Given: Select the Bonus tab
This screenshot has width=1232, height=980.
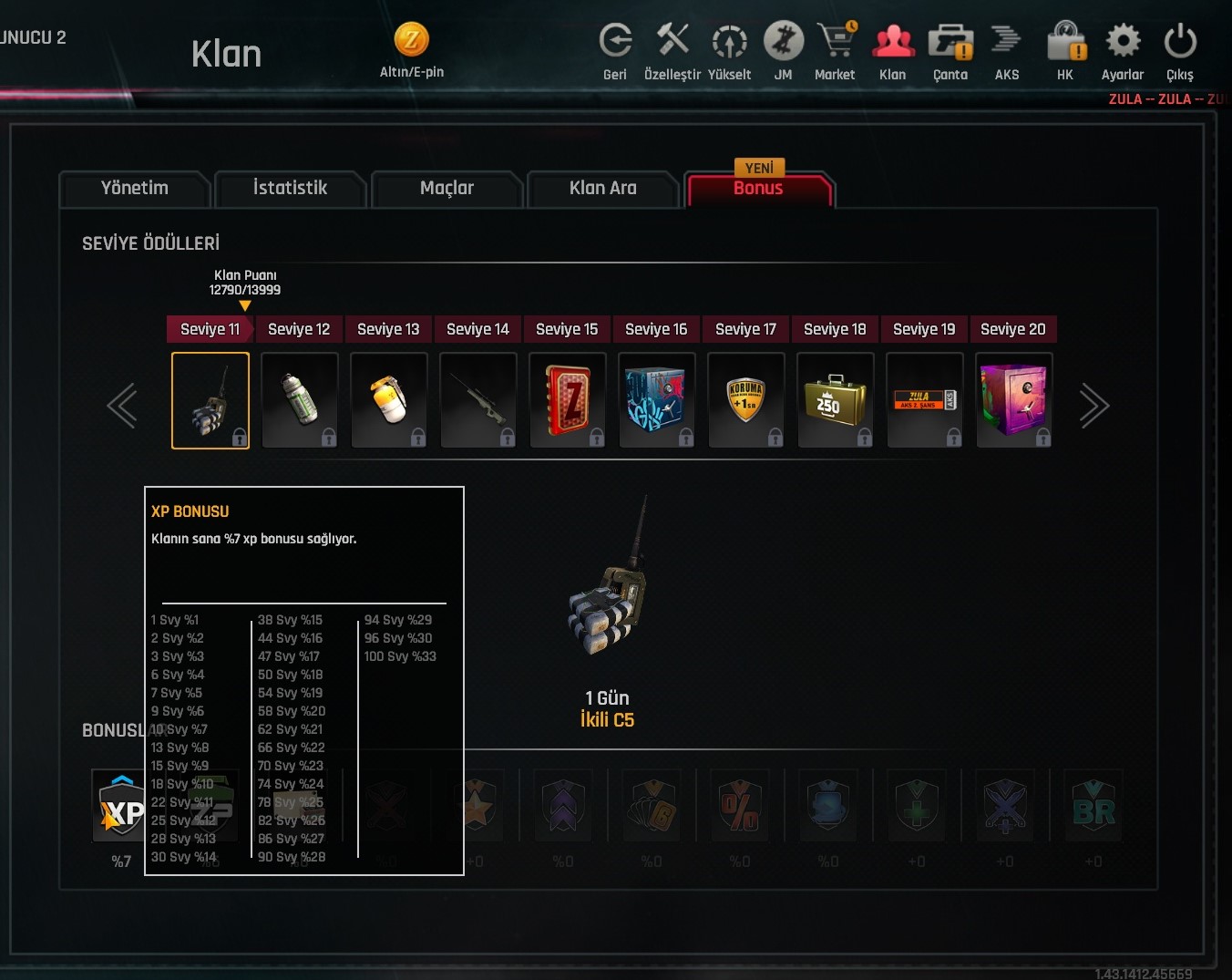Looking at the screenshot, I should point(758,189).
